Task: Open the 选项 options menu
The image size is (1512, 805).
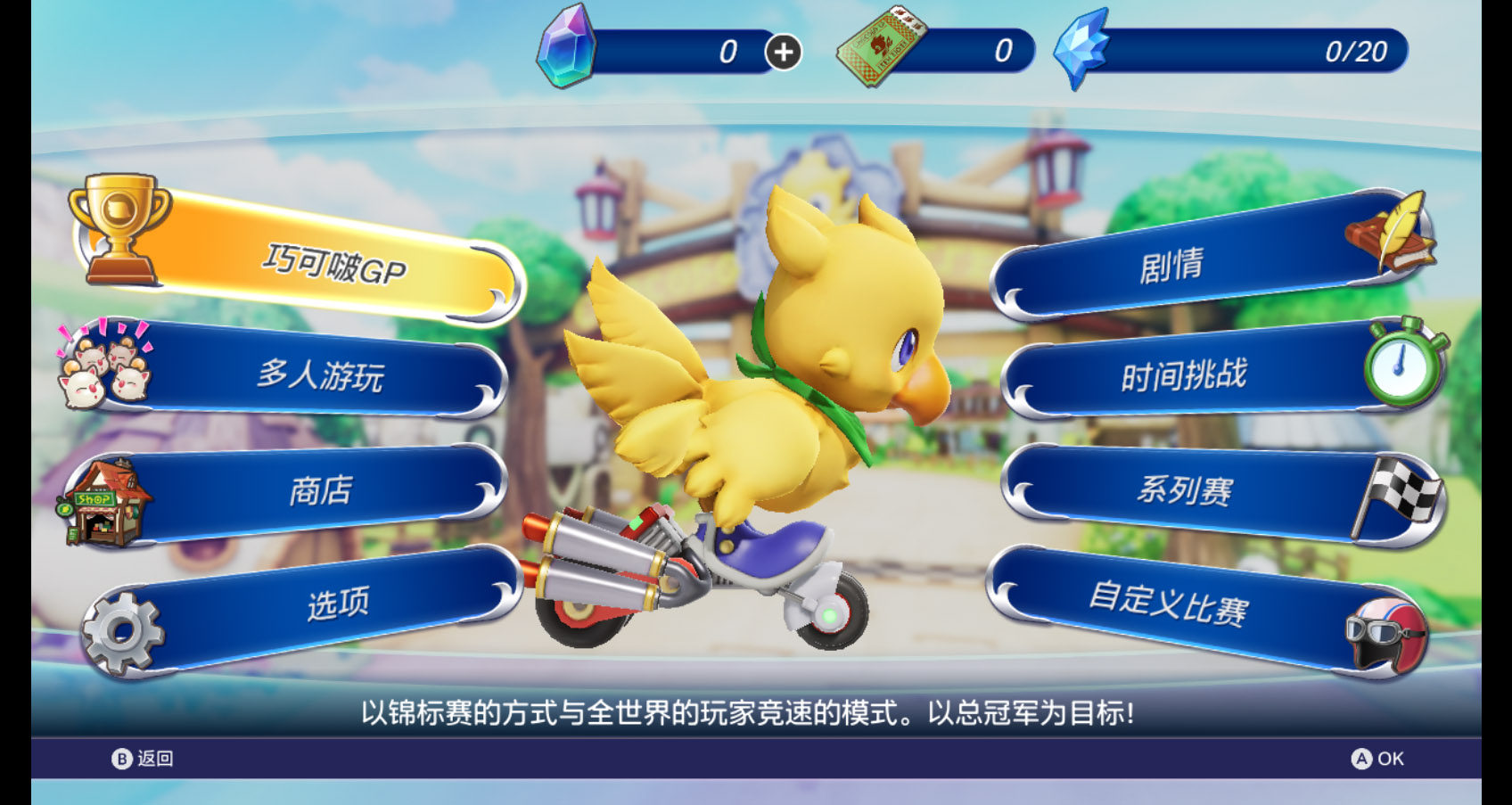Action: tap(337, 605)
